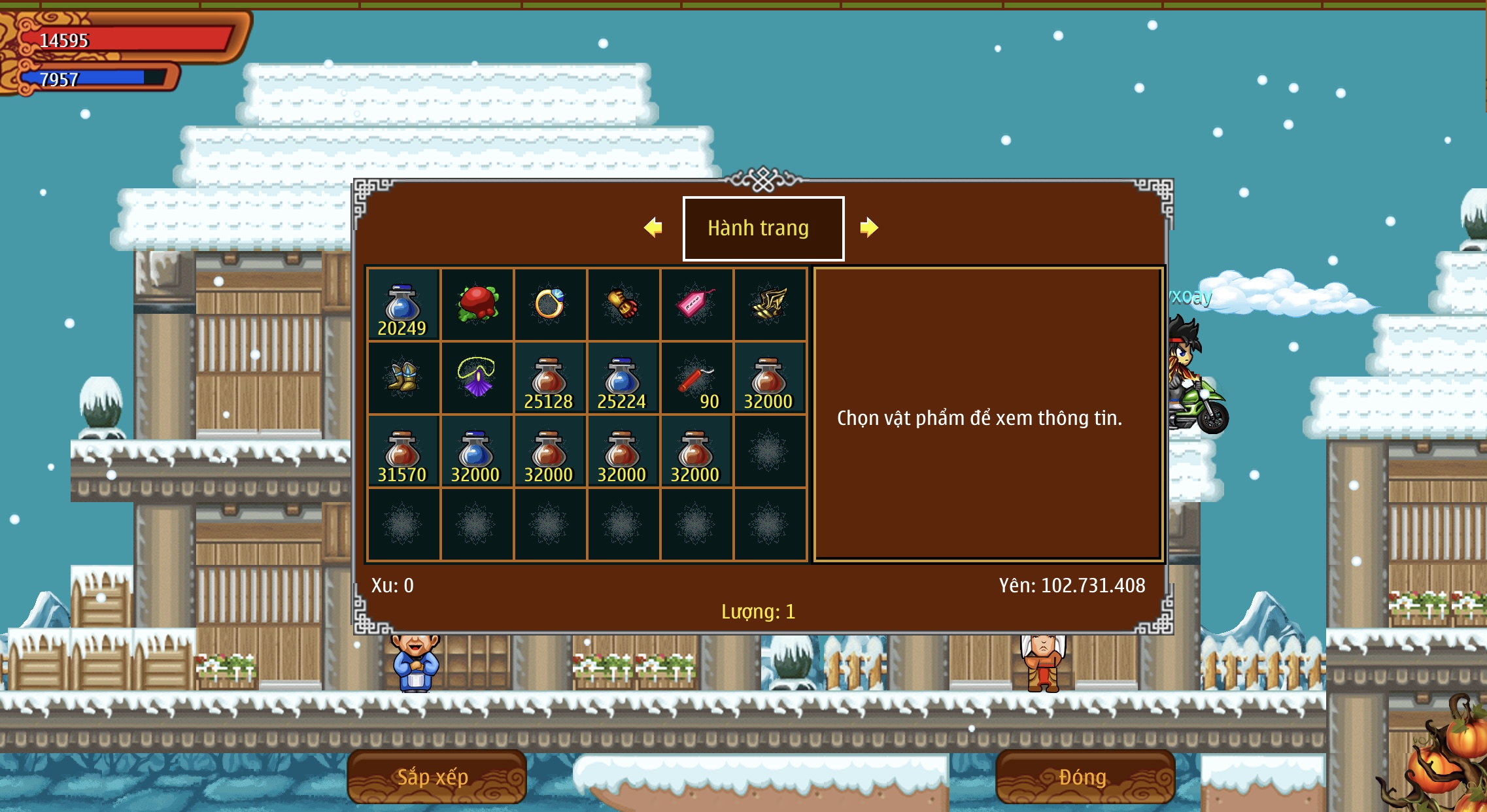Select the blue potion stack of 32000
The height and width of the screenshot is (812, 1487).
point(476,452)
